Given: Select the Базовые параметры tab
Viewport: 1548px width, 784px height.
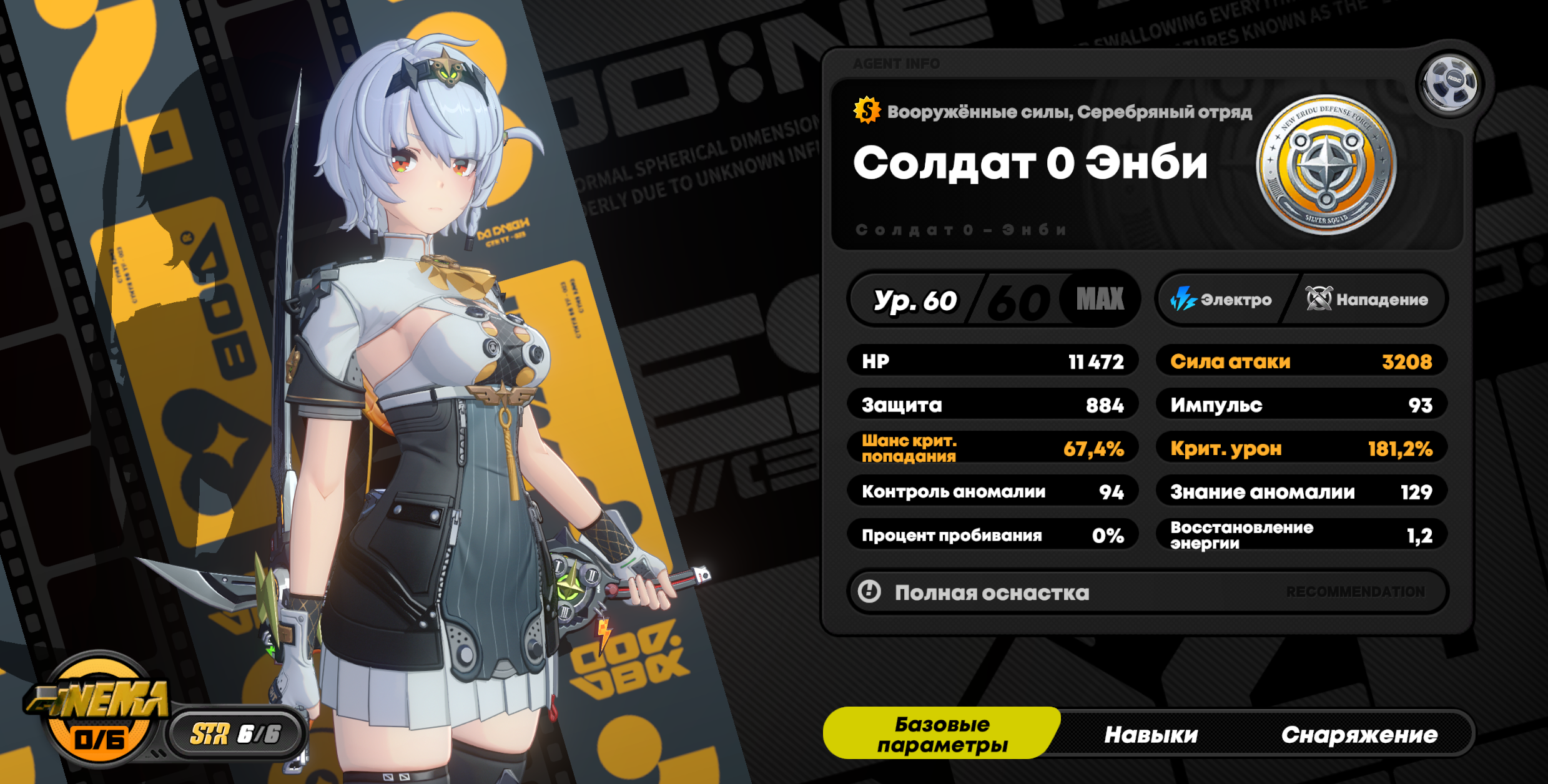Looking at the screenshot, I should [x=942, y=734].
